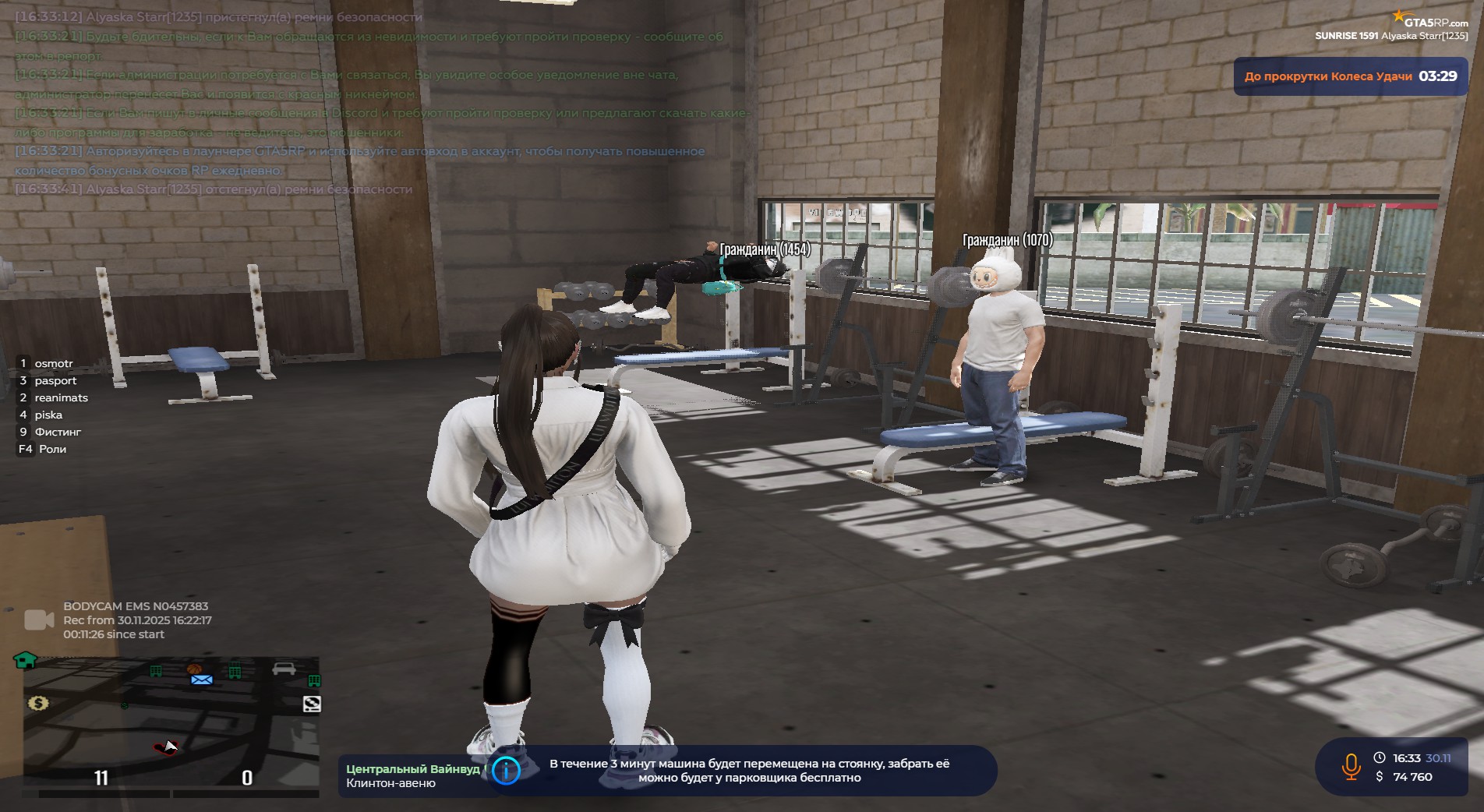This screenshot has height=812, width=1484.
Task: Click the Центральный Вайнвуд location label
Action: (x=413, y=769)
